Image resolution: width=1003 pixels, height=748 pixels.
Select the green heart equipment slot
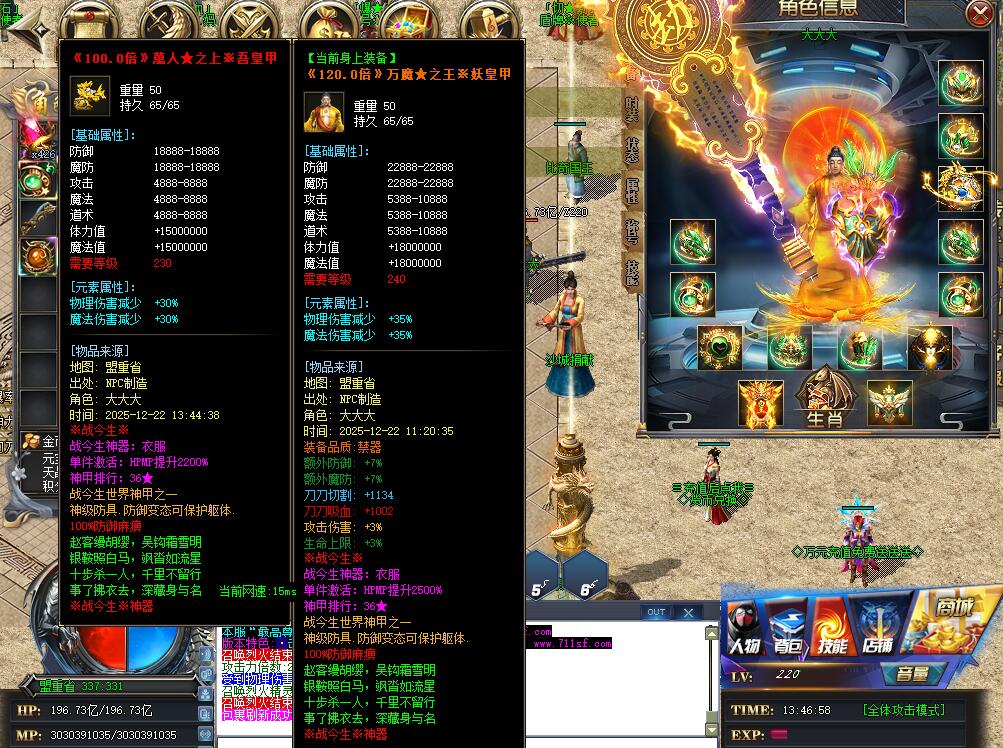719,347
